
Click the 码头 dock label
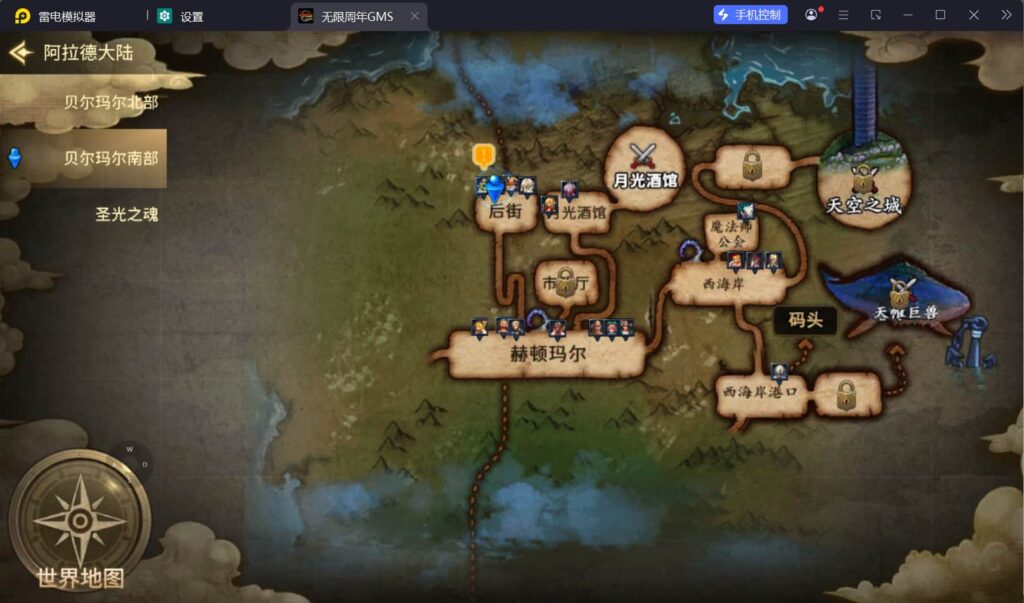805,320
